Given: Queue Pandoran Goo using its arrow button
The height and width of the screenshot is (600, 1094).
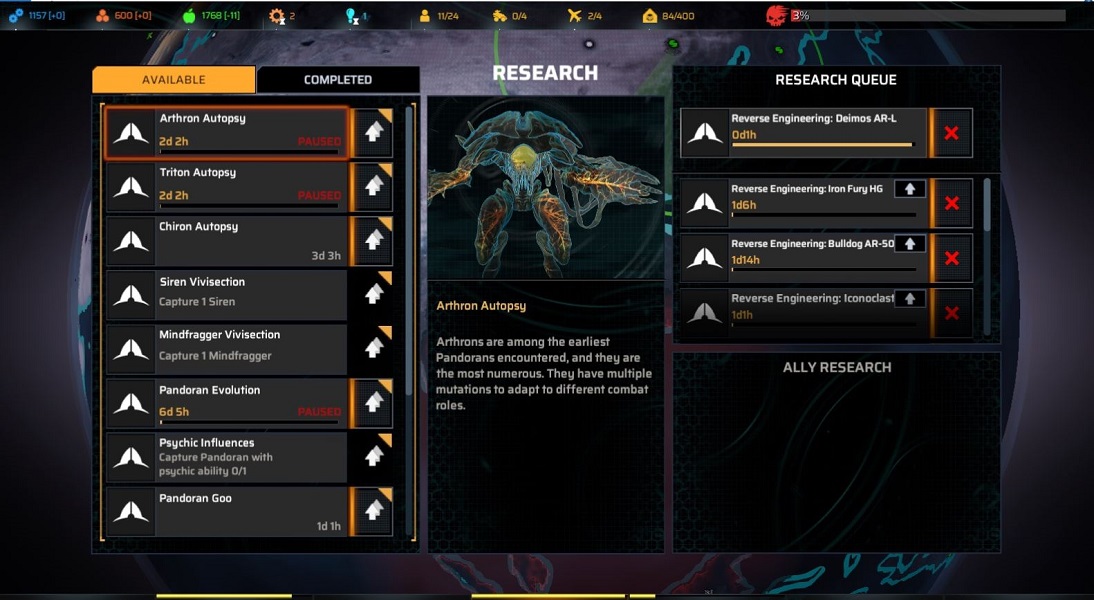Looking at the screenshot, I should click(373, 510).
